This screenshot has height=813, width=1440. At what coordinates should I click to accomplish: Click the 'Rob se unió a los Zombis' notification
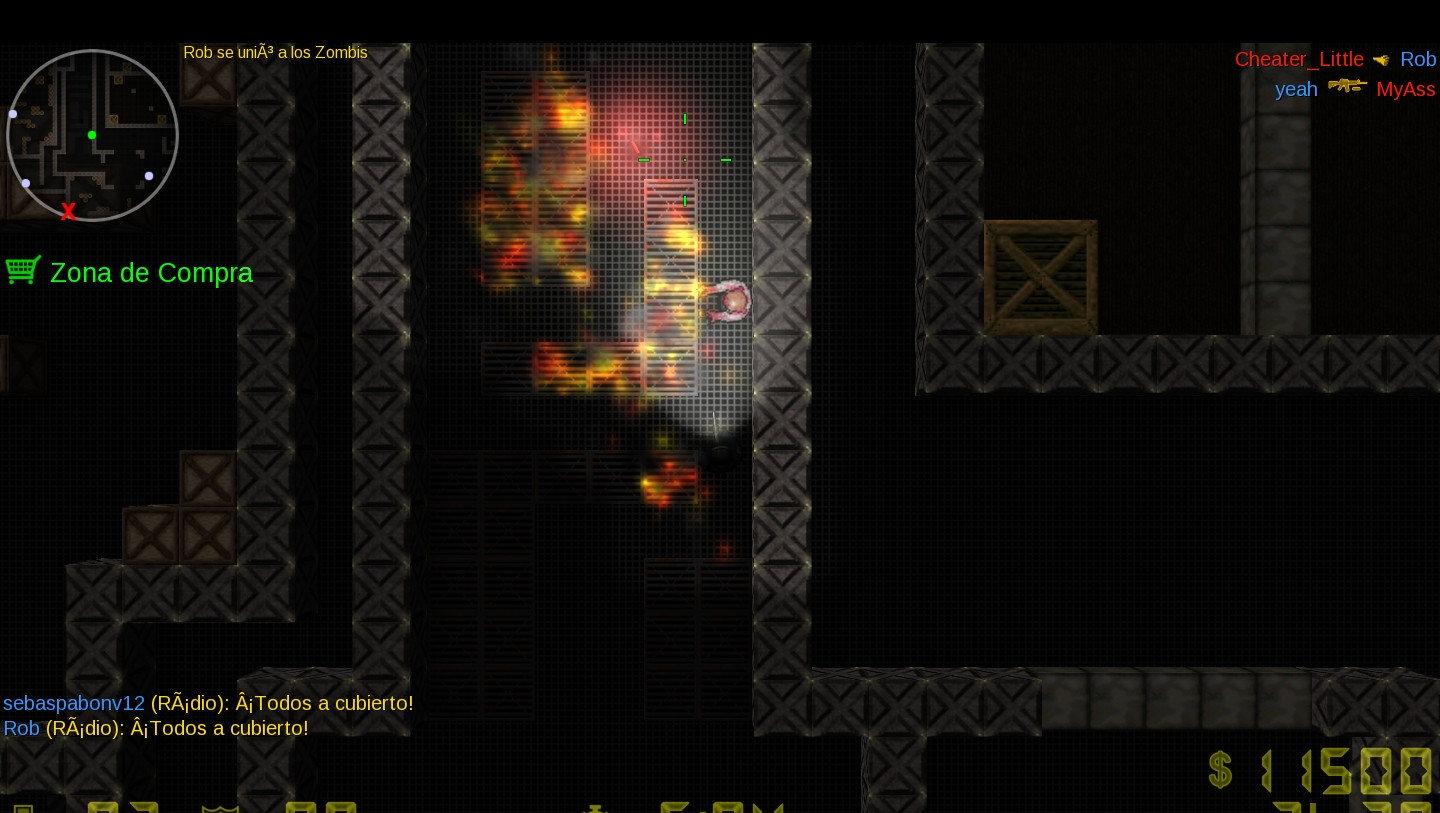tap(275, 52)
